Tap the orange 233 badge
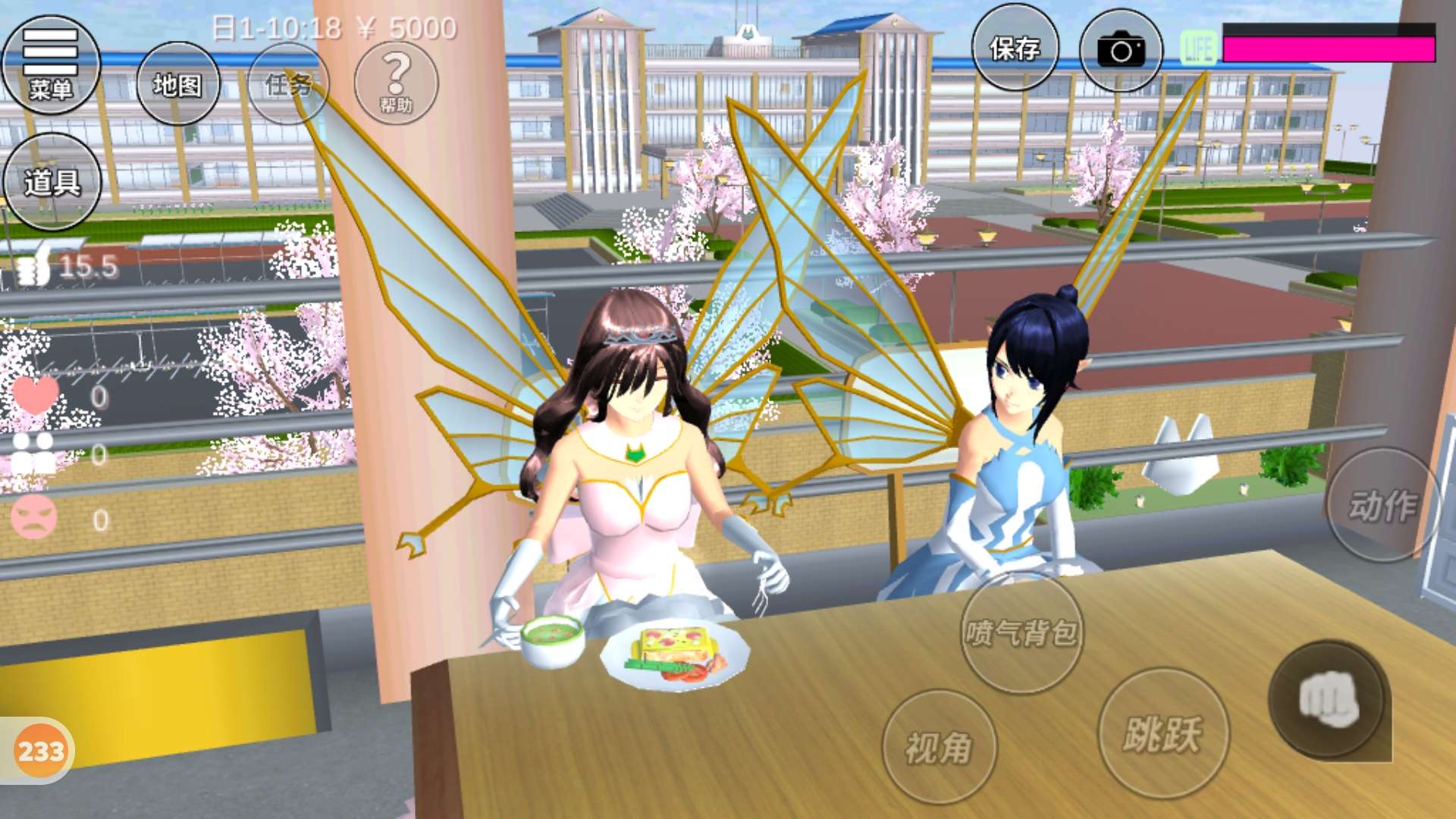This screenshot has width=1456, height=819. [x=41, y=751]
